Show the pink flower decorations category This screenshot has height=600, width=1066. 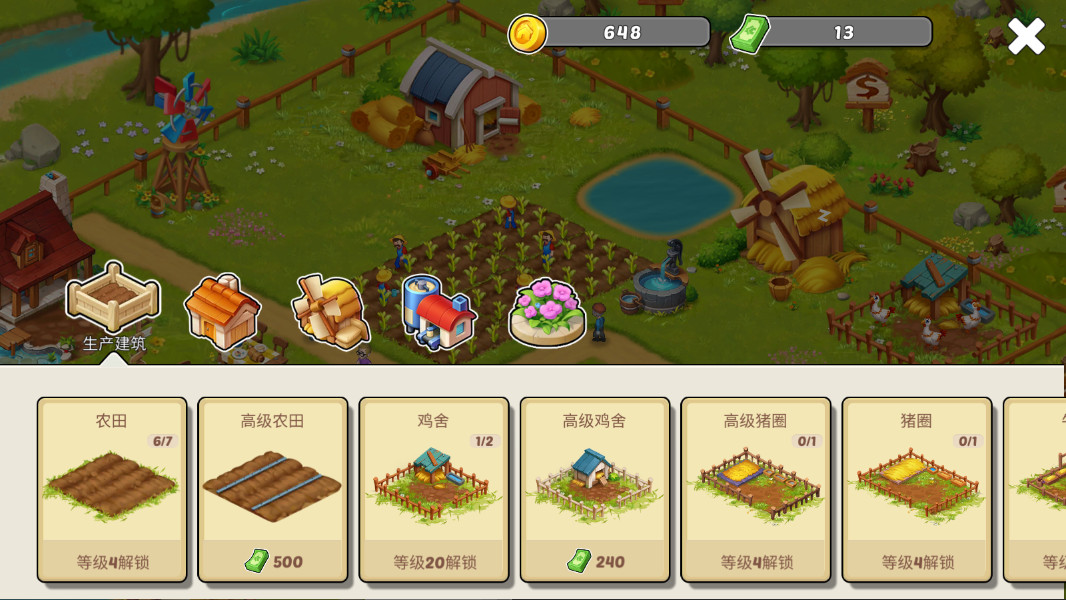(547, 312)
